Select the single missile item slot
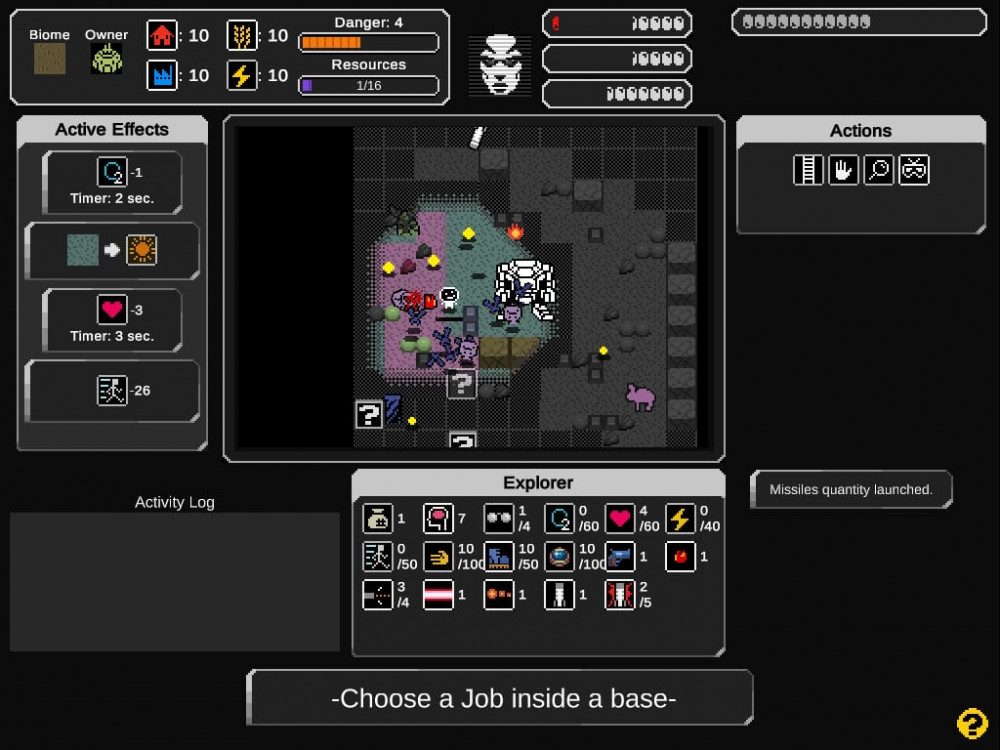The width and height of the screenshot is (1000, 750). [x=559, y=595]
